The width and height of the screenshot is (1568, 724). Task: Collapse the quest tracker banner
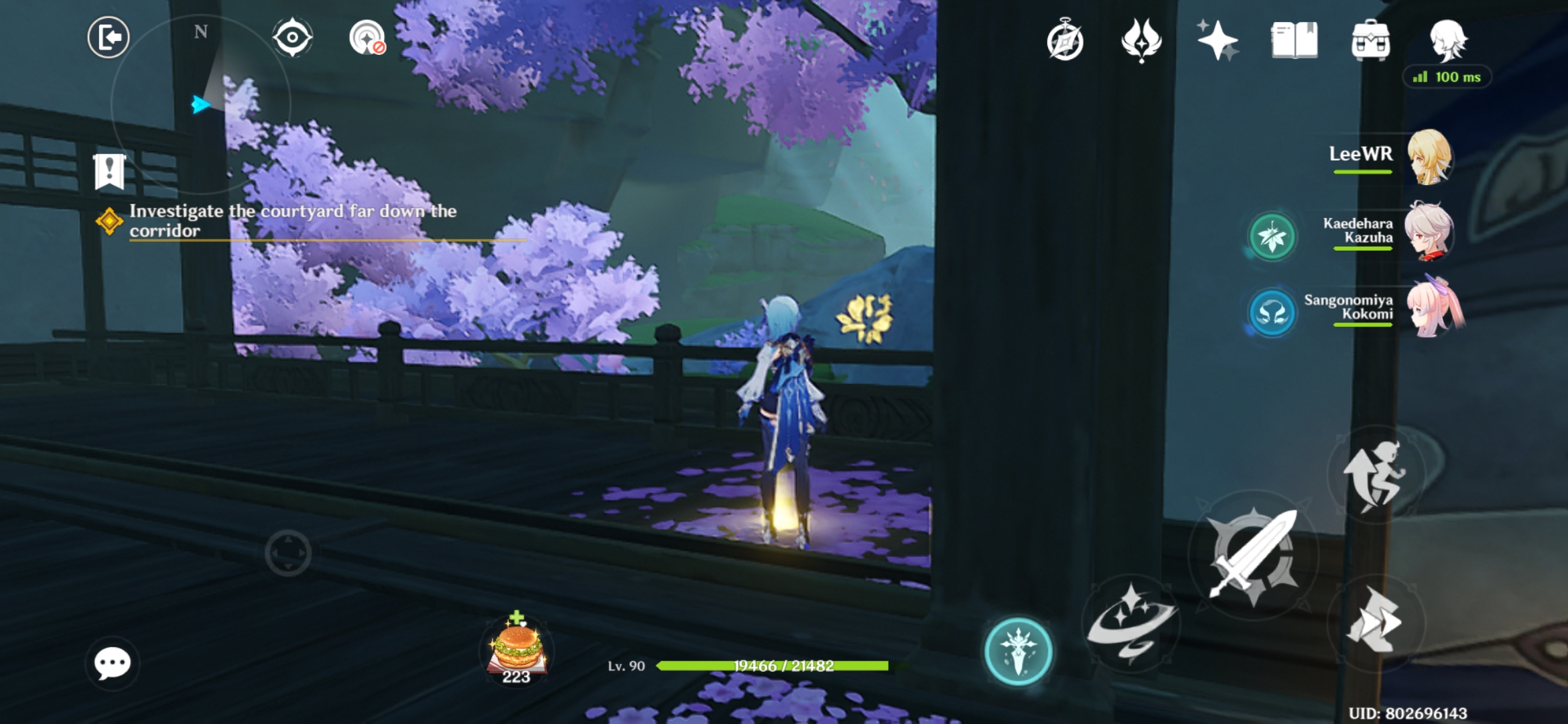click(x=109, y=173)
